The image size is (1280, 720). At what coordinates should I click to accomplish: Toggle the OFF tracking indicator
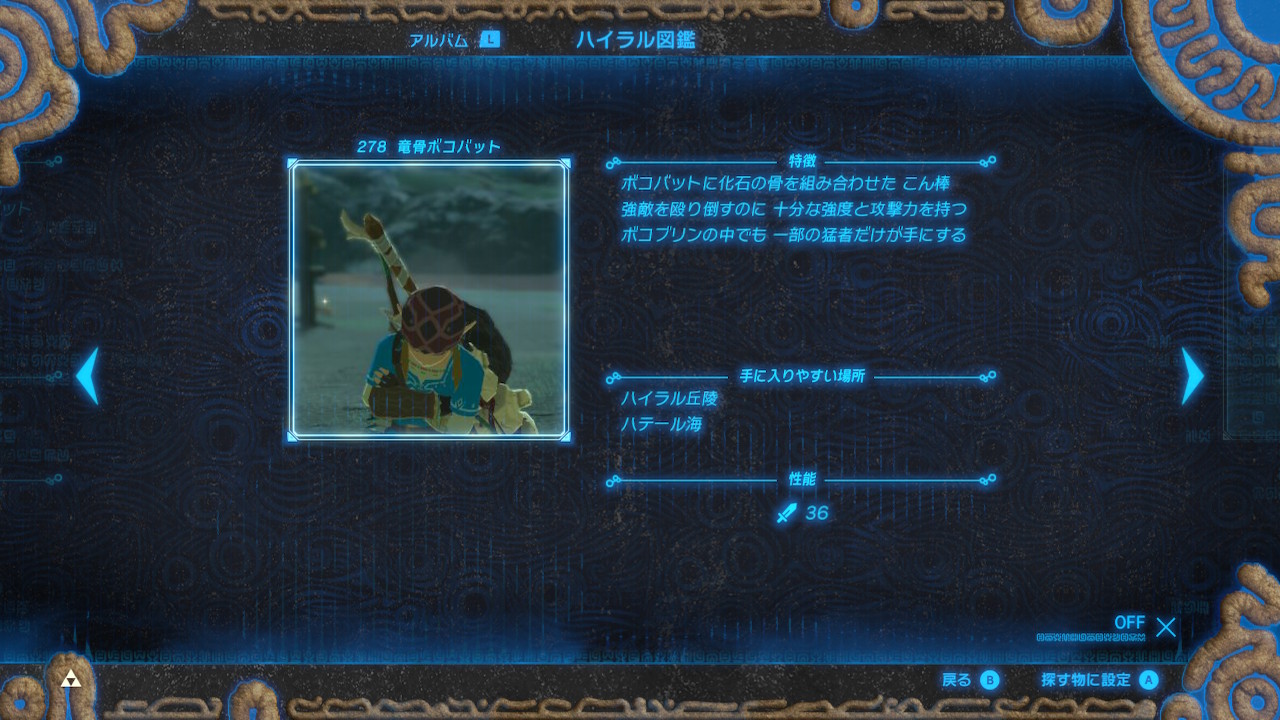1129,623
